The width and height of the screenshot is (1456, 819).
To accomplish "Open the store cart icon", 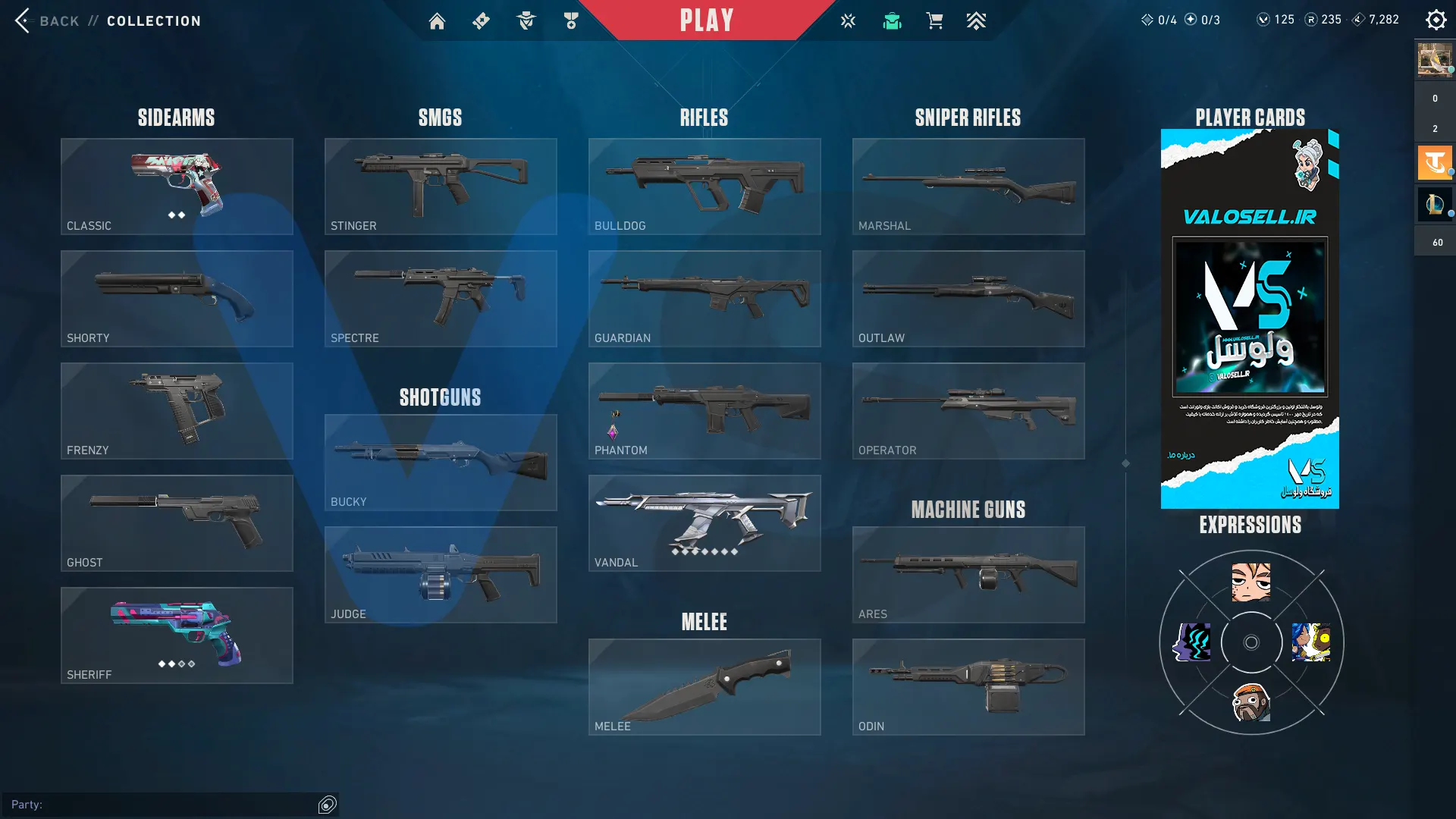I will tap(934, 21).
